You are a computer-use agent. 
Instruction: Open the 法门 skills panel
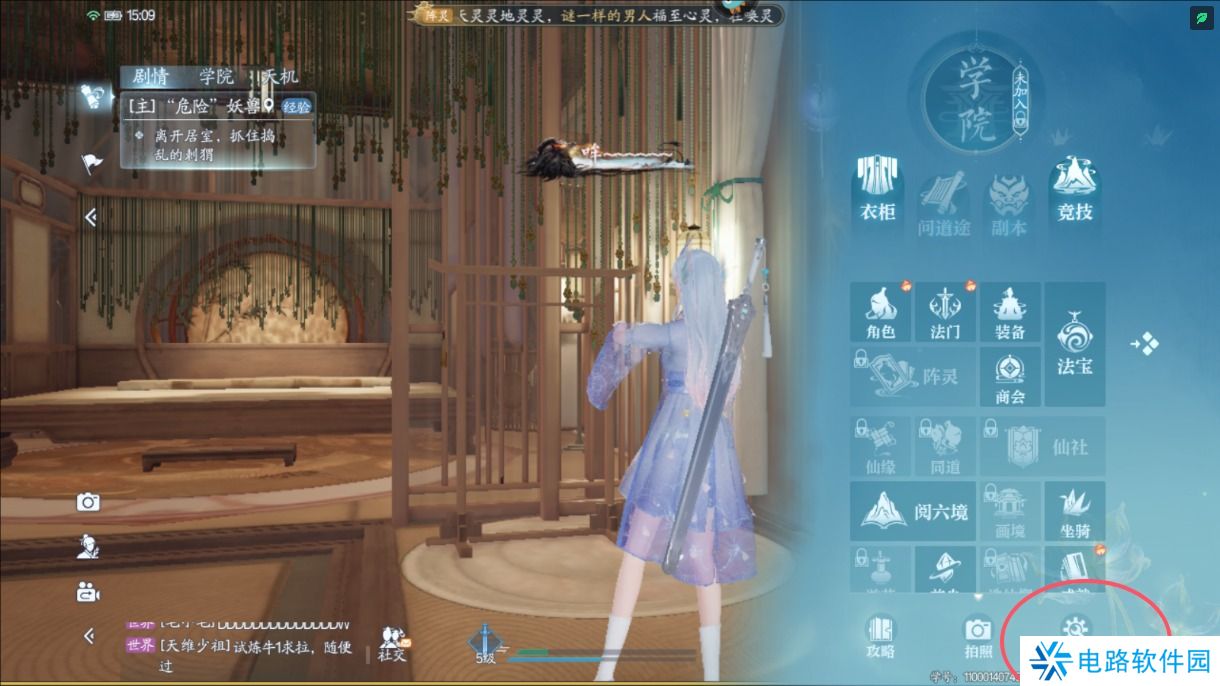coord(945,312)
